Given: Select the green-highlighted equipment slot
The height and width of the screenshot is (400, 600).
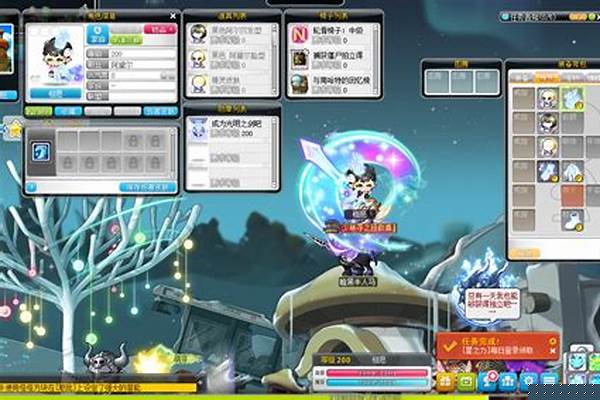Looking at the screenshot, I should 573,96.
